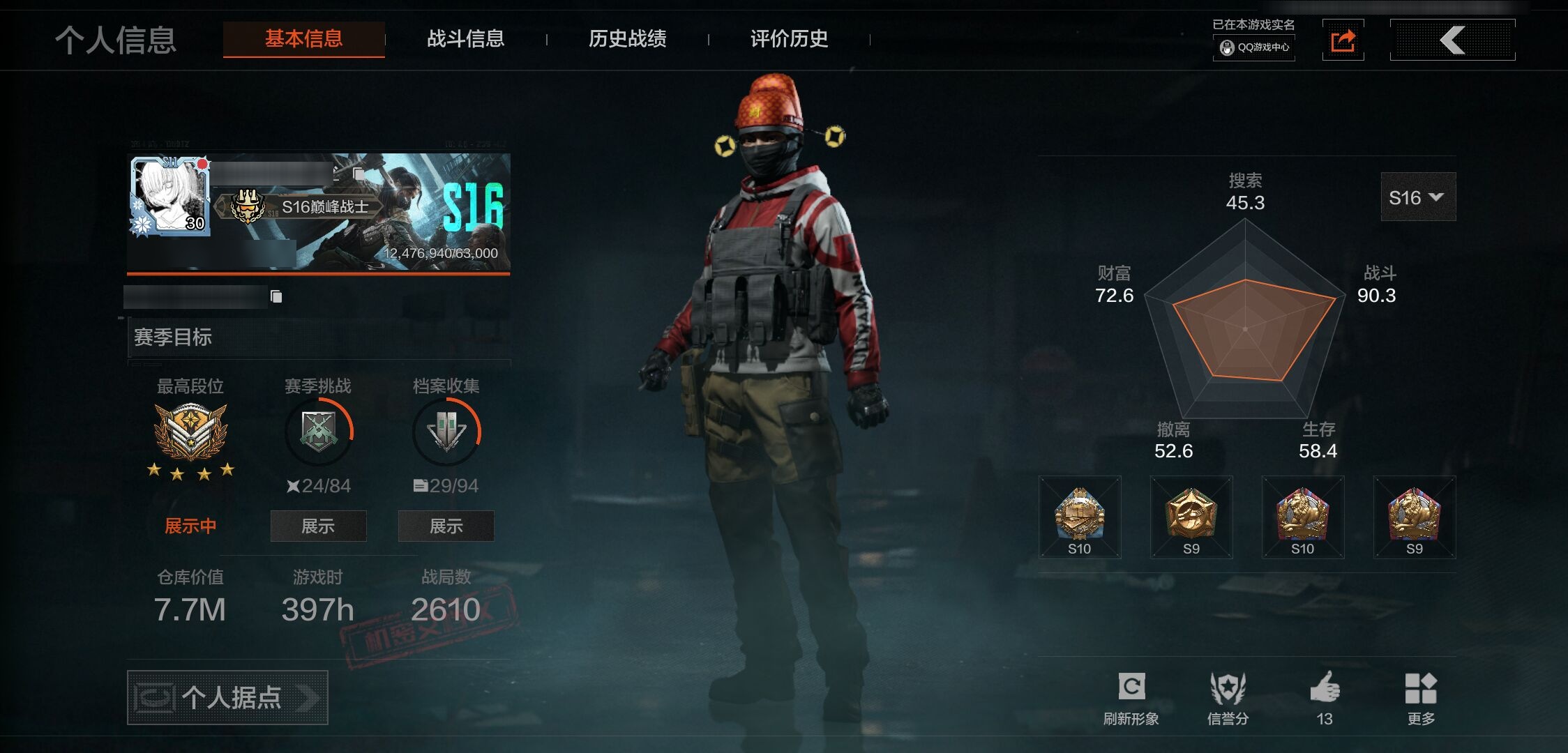Select the 最高段位 rank badge
Viewport: 1568px width, 753px height.
tap(190, 432)
